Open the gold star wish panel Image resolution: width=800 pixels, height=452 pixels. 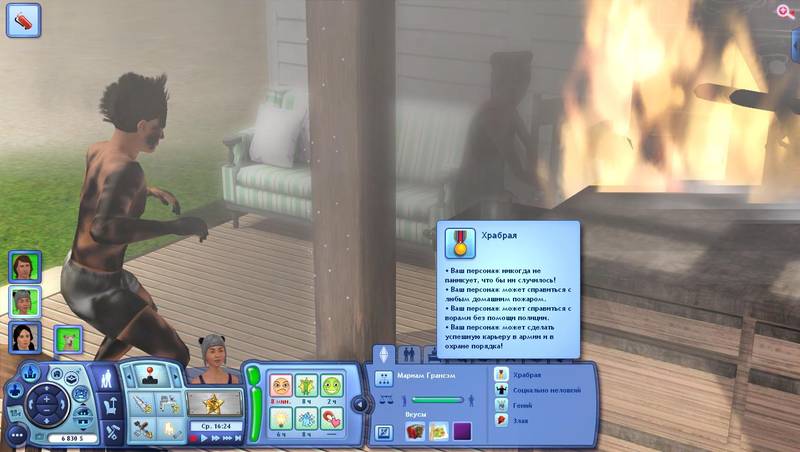click(215, 404)
